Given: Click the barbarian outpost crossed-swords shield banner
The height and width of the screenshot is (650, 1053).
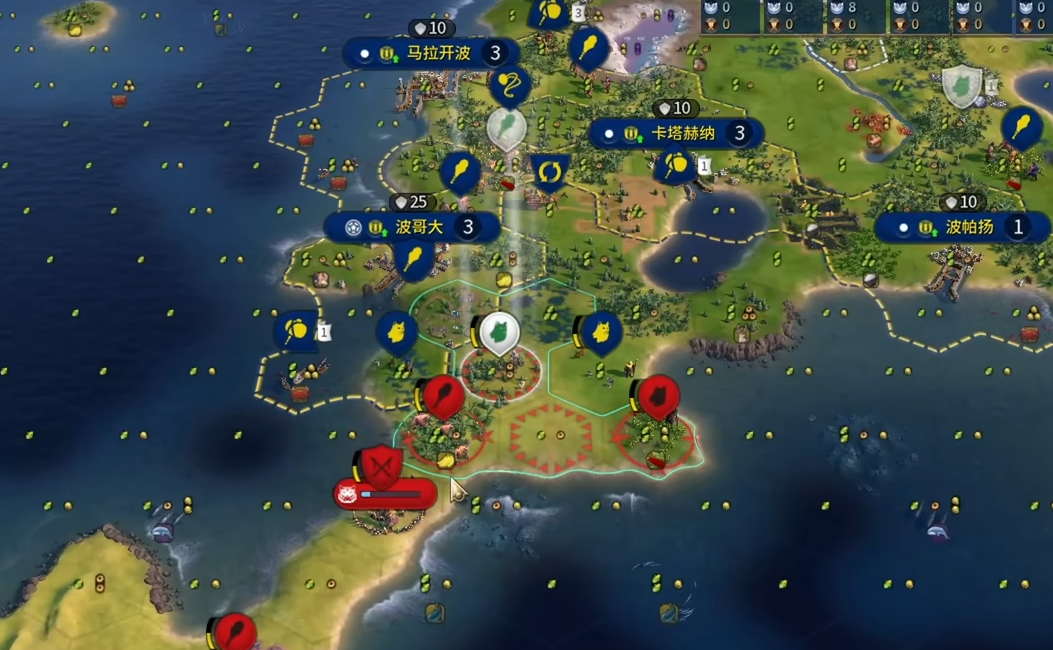Looking at the screenshot, I should [380, 464].
